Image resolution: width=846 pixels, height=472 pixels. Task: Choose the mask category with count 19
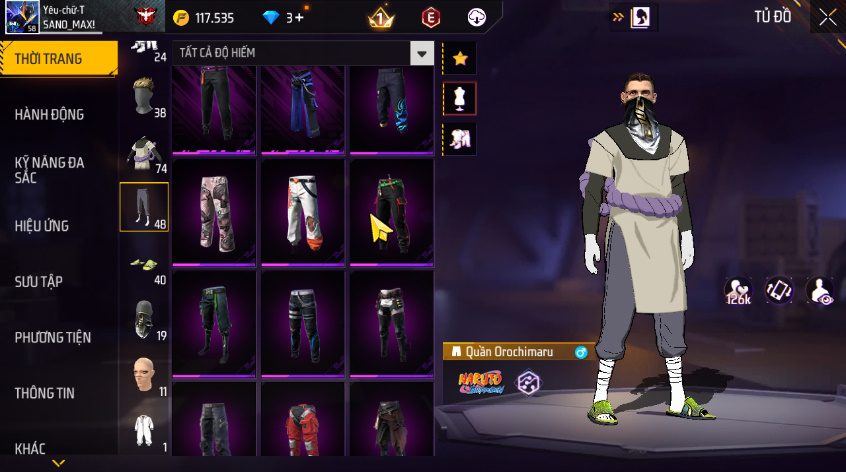(144, 320)
